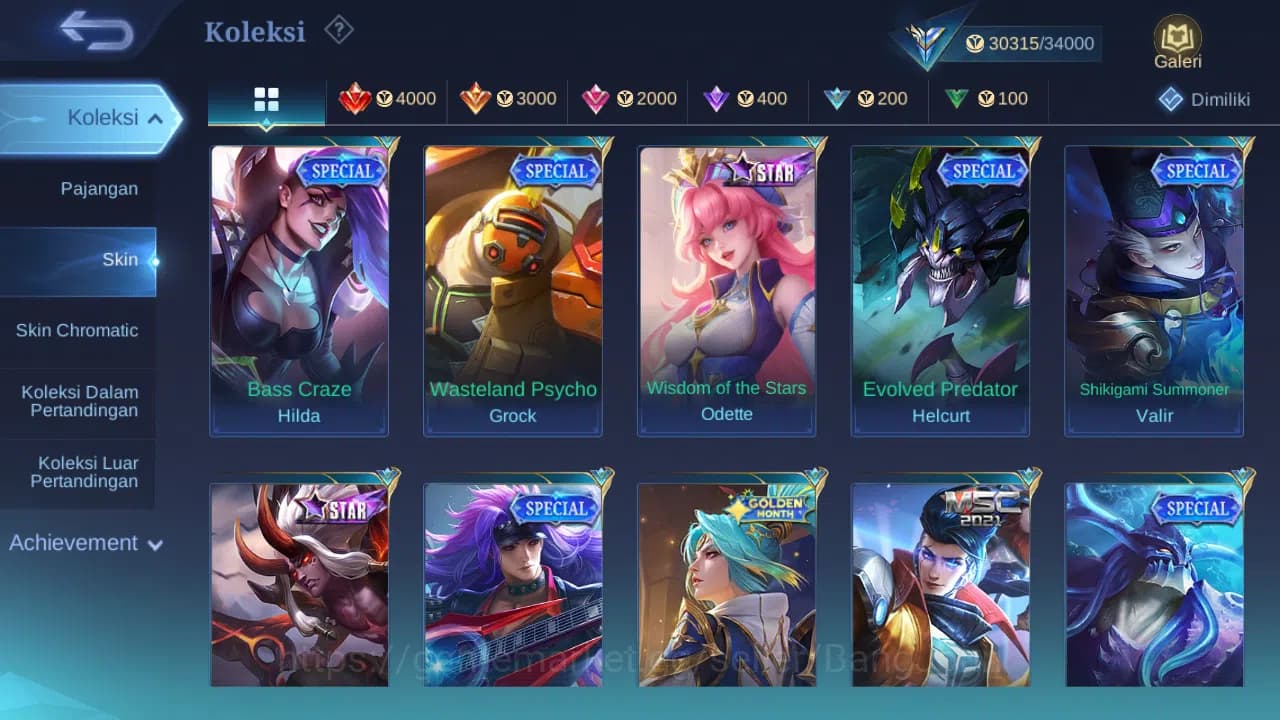Viewport: 1280px width, 720px height.
Task: Select the blue 200 ticket tier filter
Action: click(x=837, y=99)
